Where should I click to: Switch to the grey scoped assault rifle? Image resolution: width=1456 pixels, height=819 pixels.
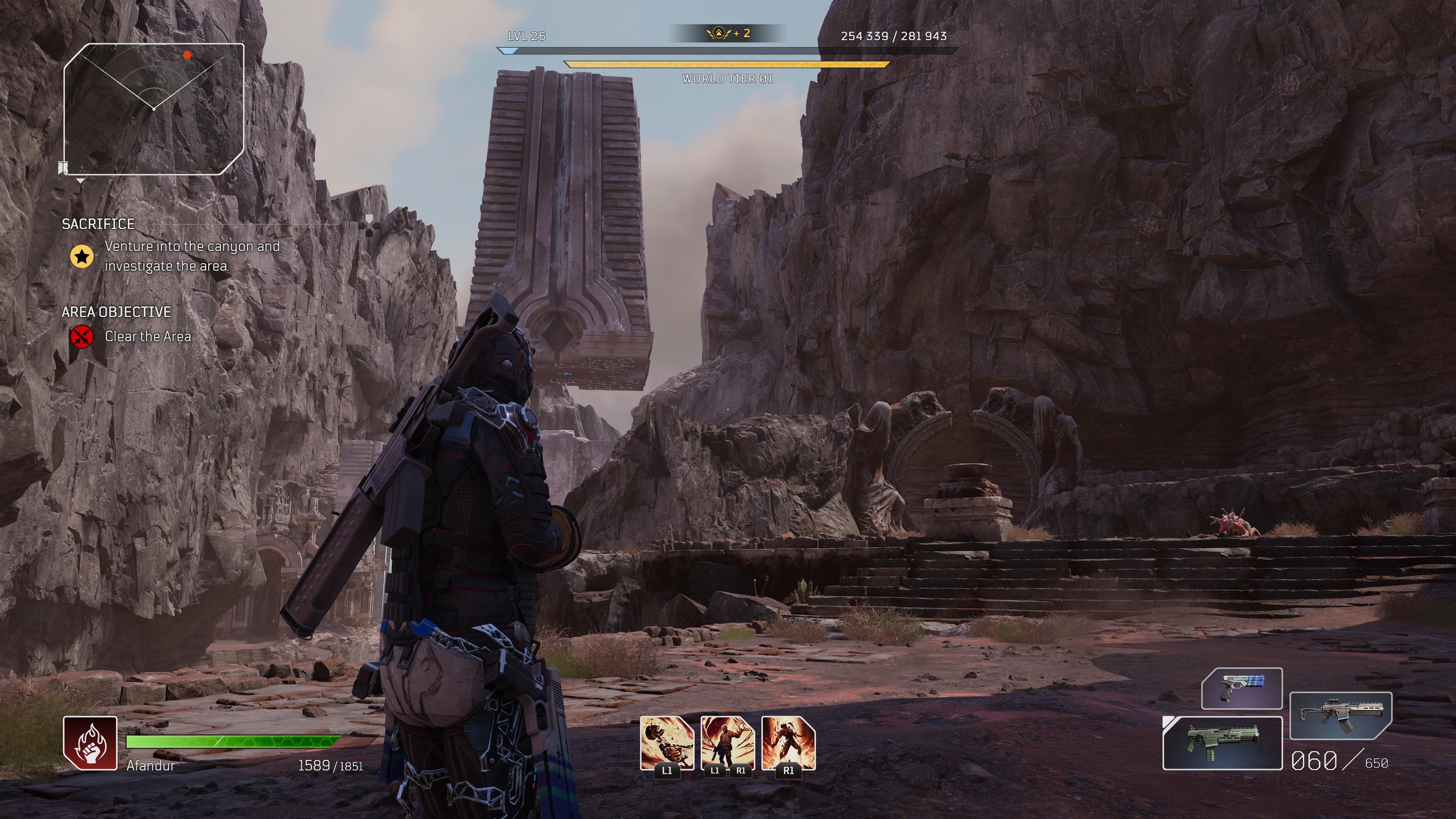point(1340,715)
